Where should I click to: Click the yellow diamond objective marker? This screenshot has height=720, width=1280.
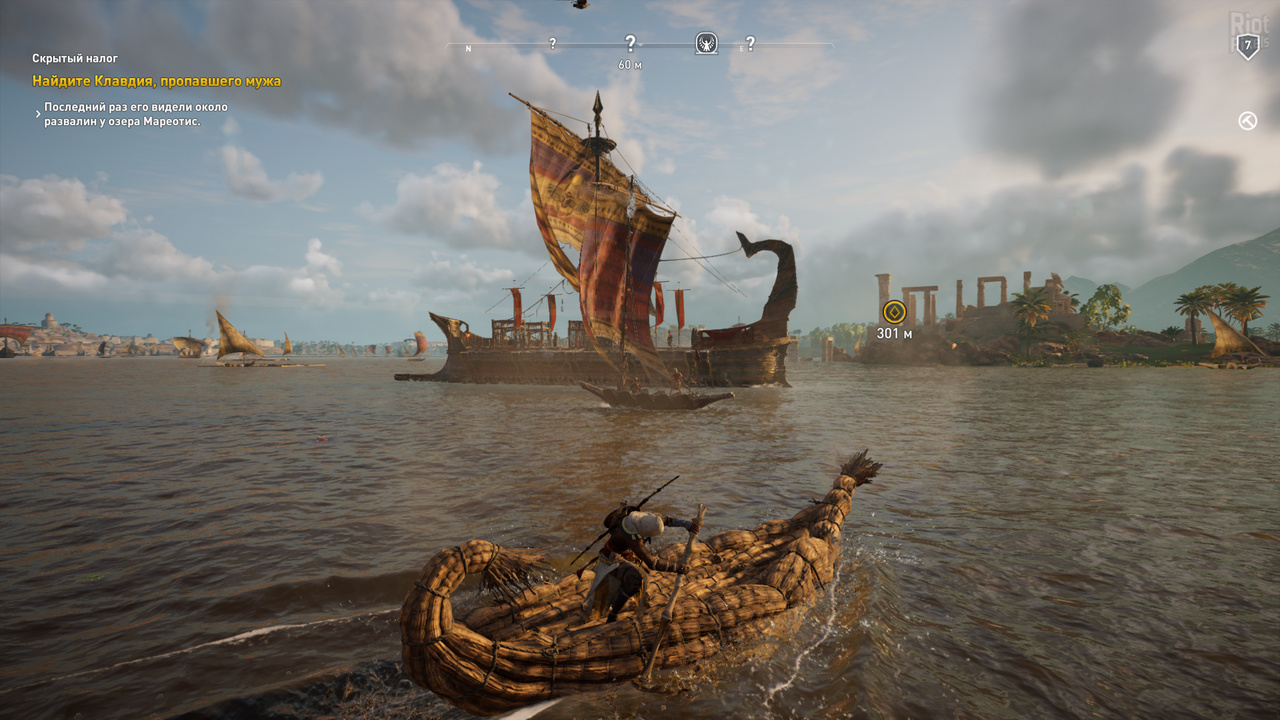[894, 311]
